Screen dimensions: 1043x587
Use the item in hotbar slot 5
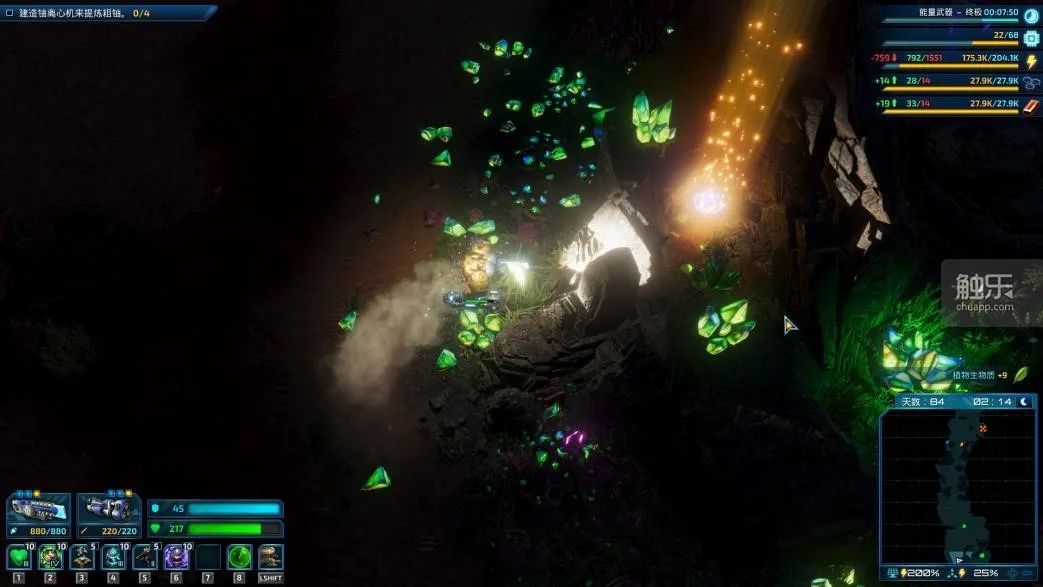(x=144, y=556)
